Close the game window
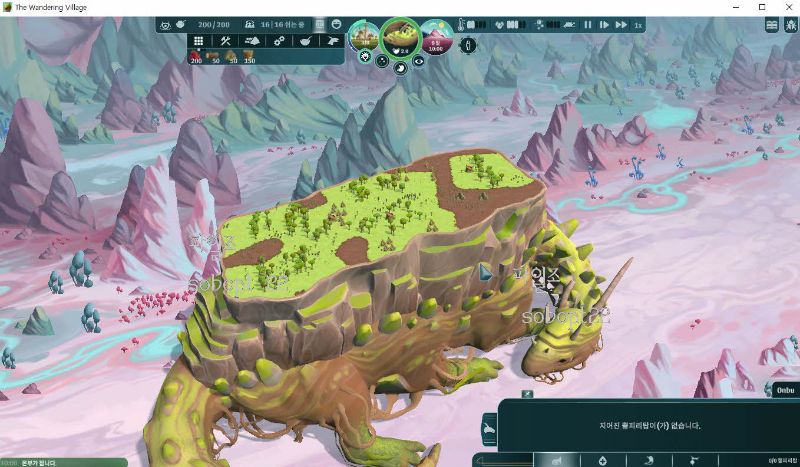 (787, 7)
